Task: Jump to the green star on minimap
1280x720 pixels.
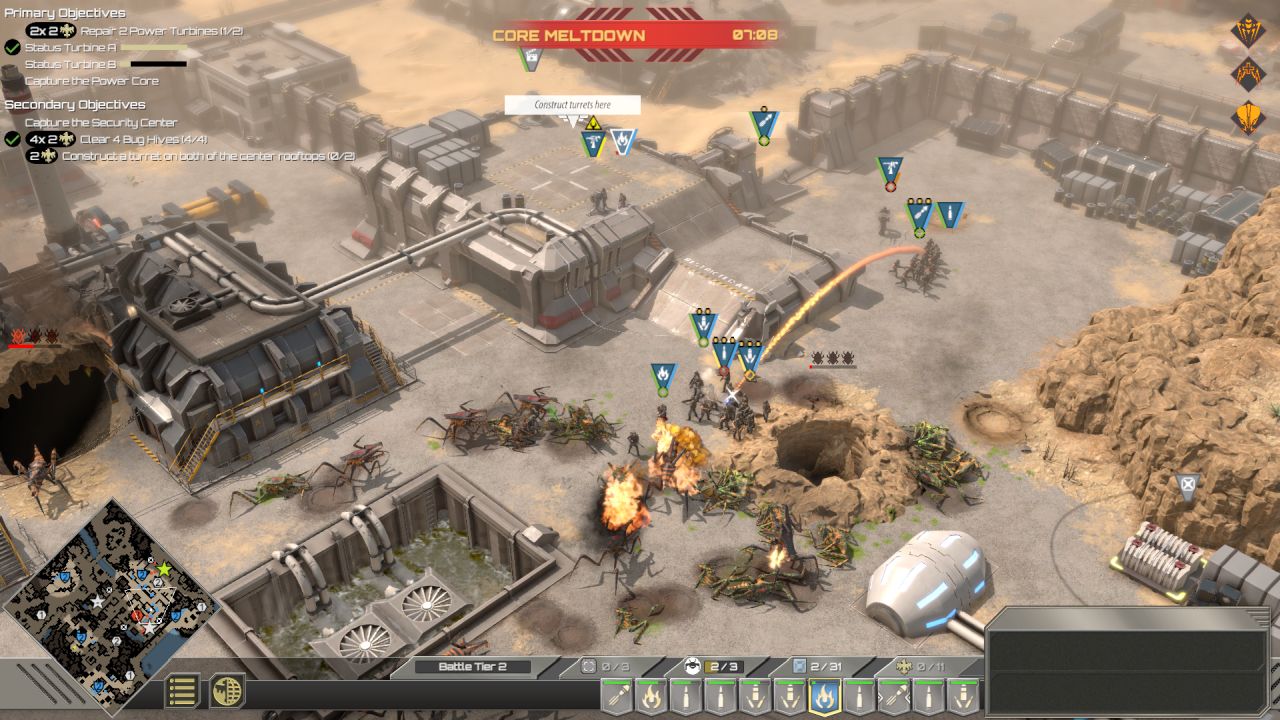Action: (x=165, y=569)
